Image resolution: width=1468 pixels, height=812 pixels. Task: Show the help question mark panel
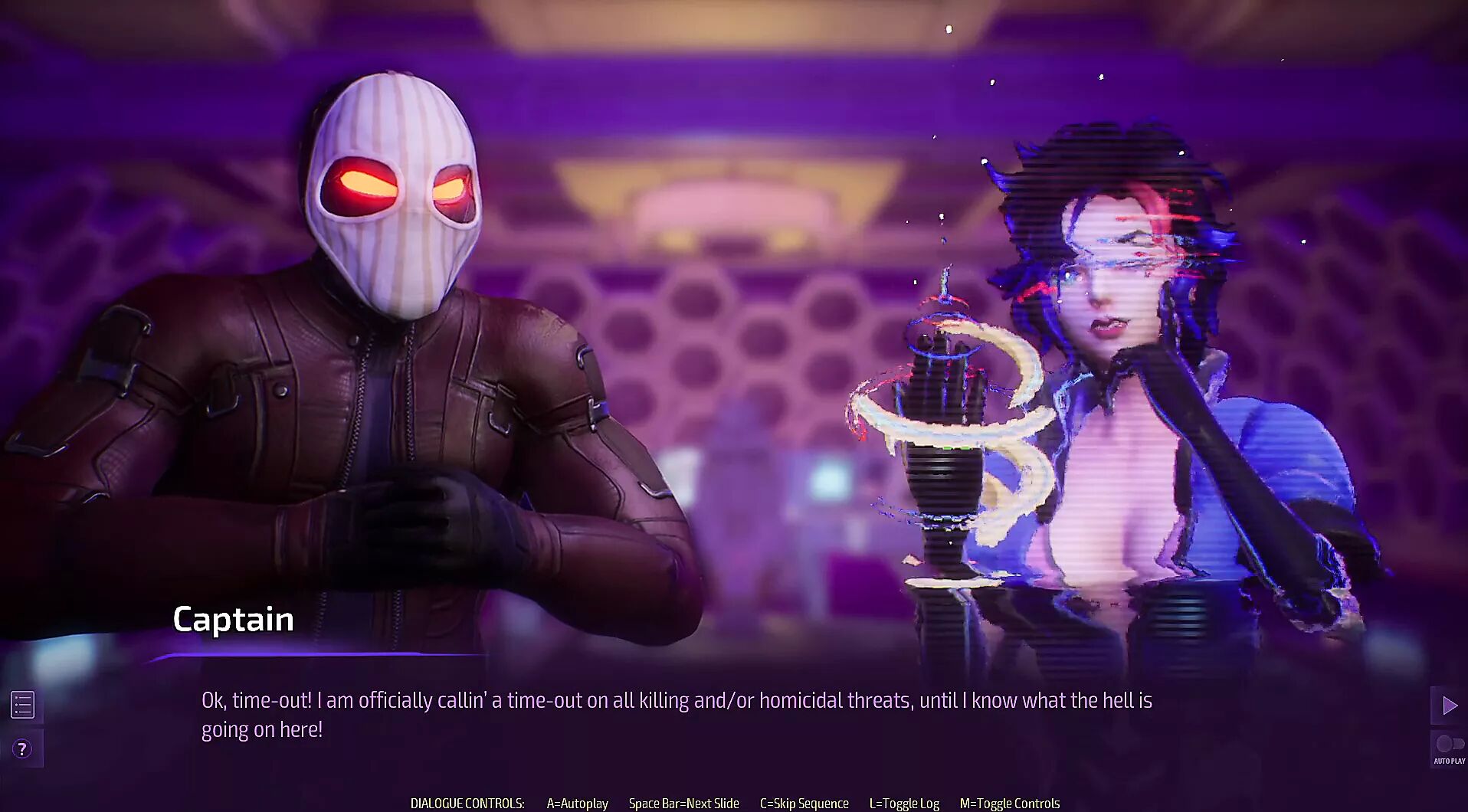click(23, 748)
